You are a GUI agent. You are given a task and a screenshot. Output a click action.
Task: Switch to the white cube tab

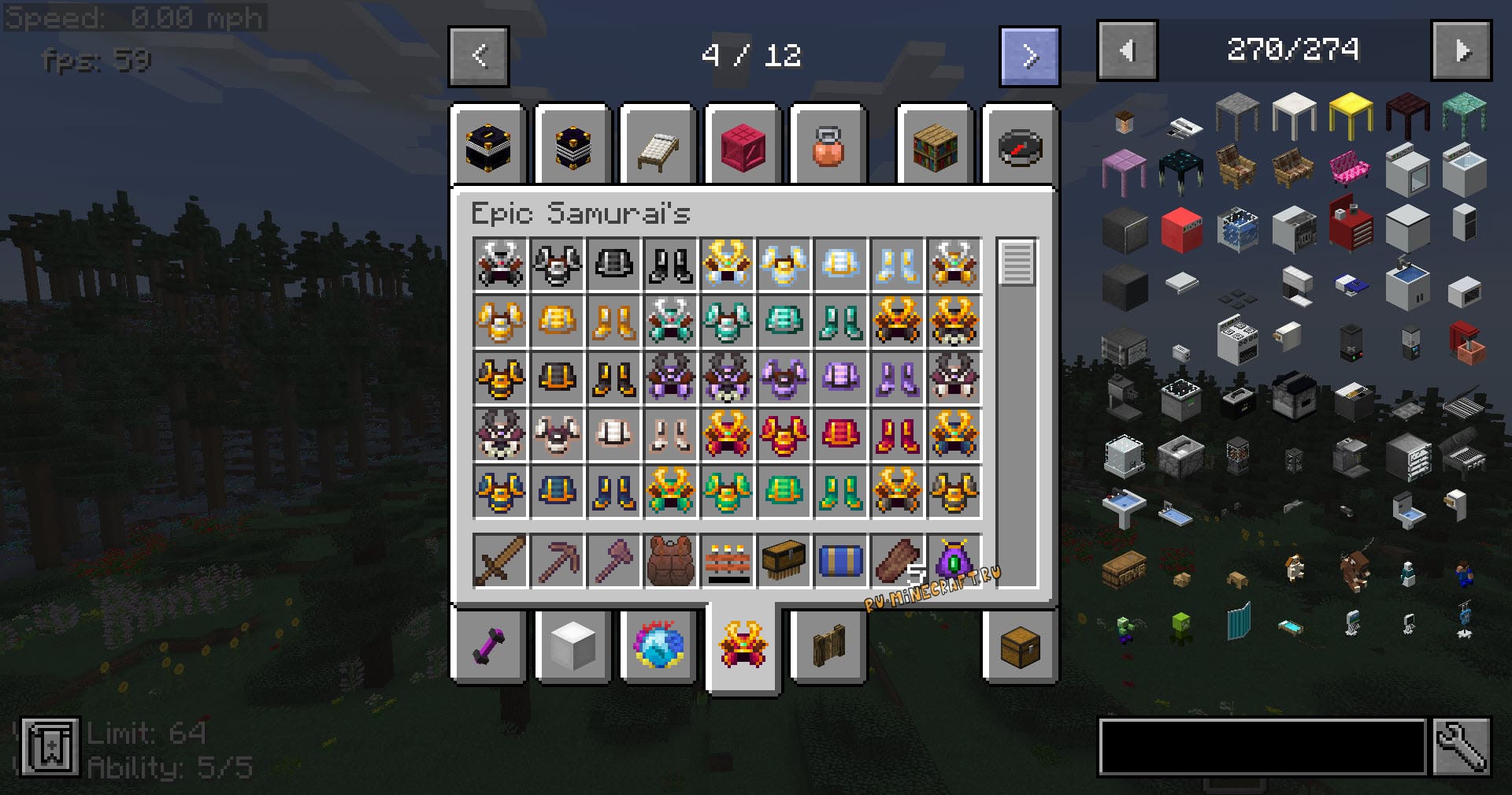573,647
